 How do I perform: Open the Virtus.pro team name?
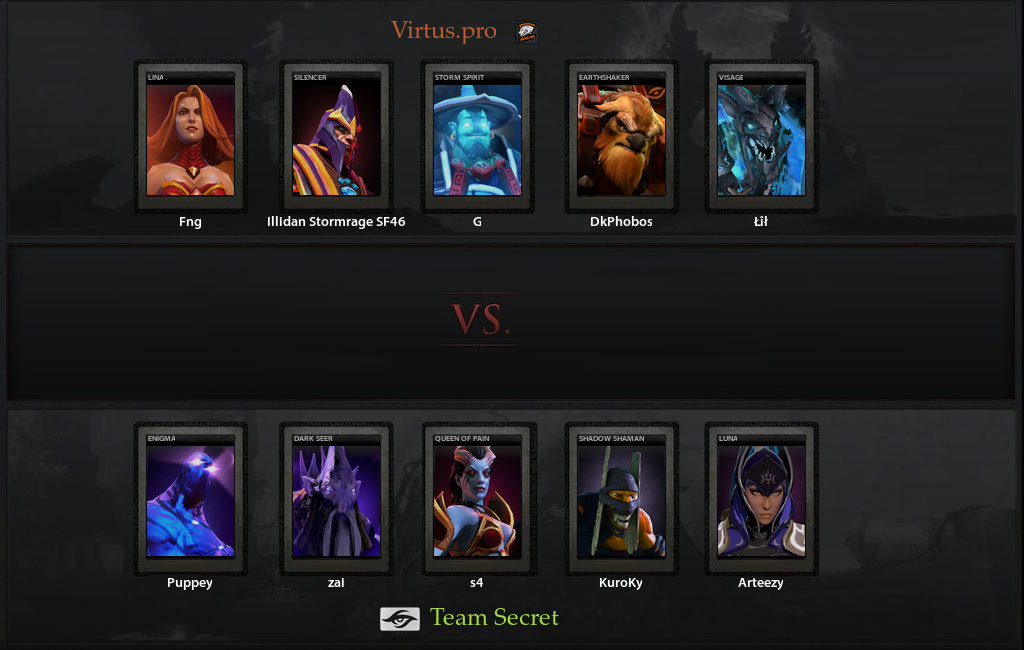point(443,31)
